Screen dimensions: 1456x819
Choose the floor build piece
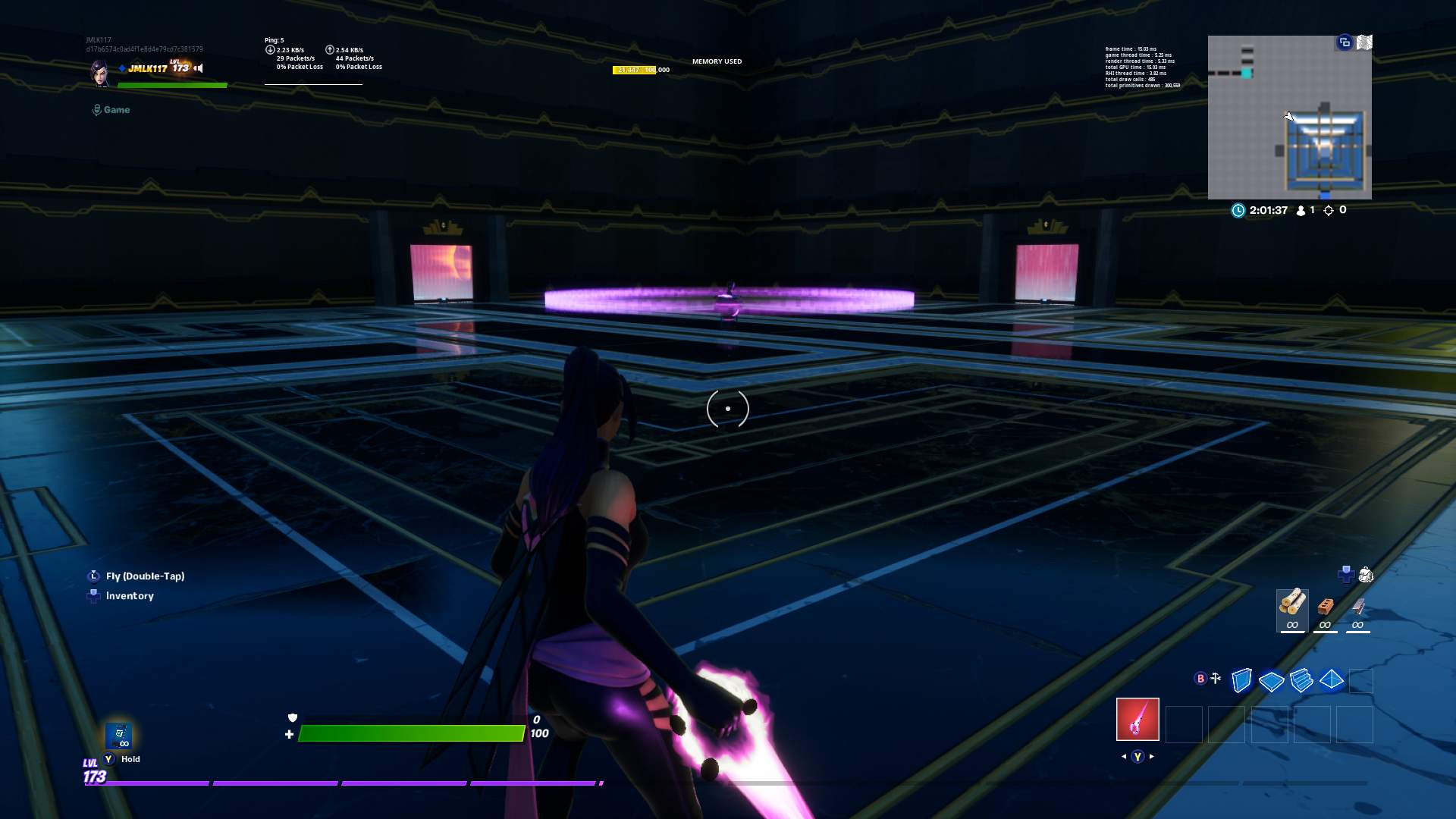[1271, 681]
